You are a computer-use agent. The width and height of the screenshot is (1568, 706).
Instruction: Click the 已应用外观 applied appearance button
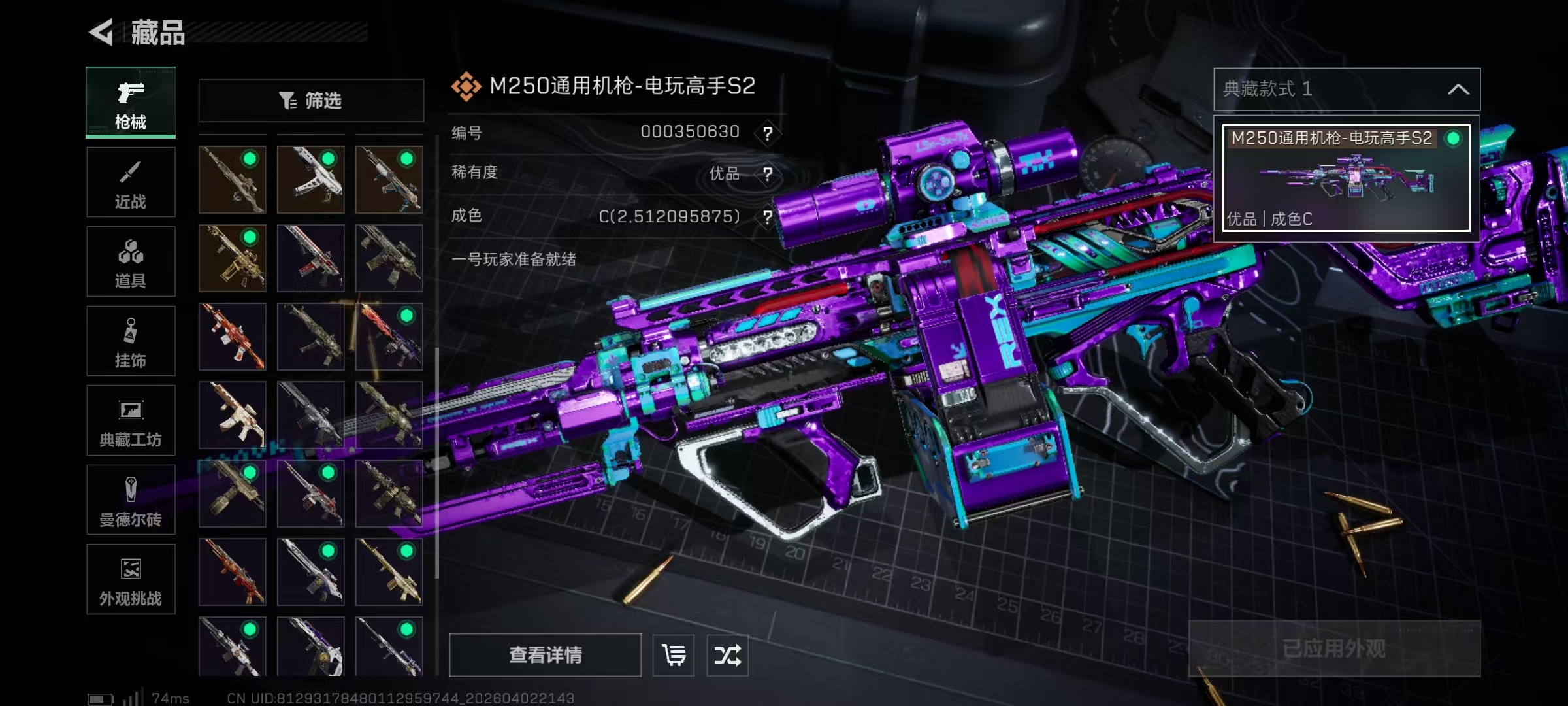click(1334, 648)
